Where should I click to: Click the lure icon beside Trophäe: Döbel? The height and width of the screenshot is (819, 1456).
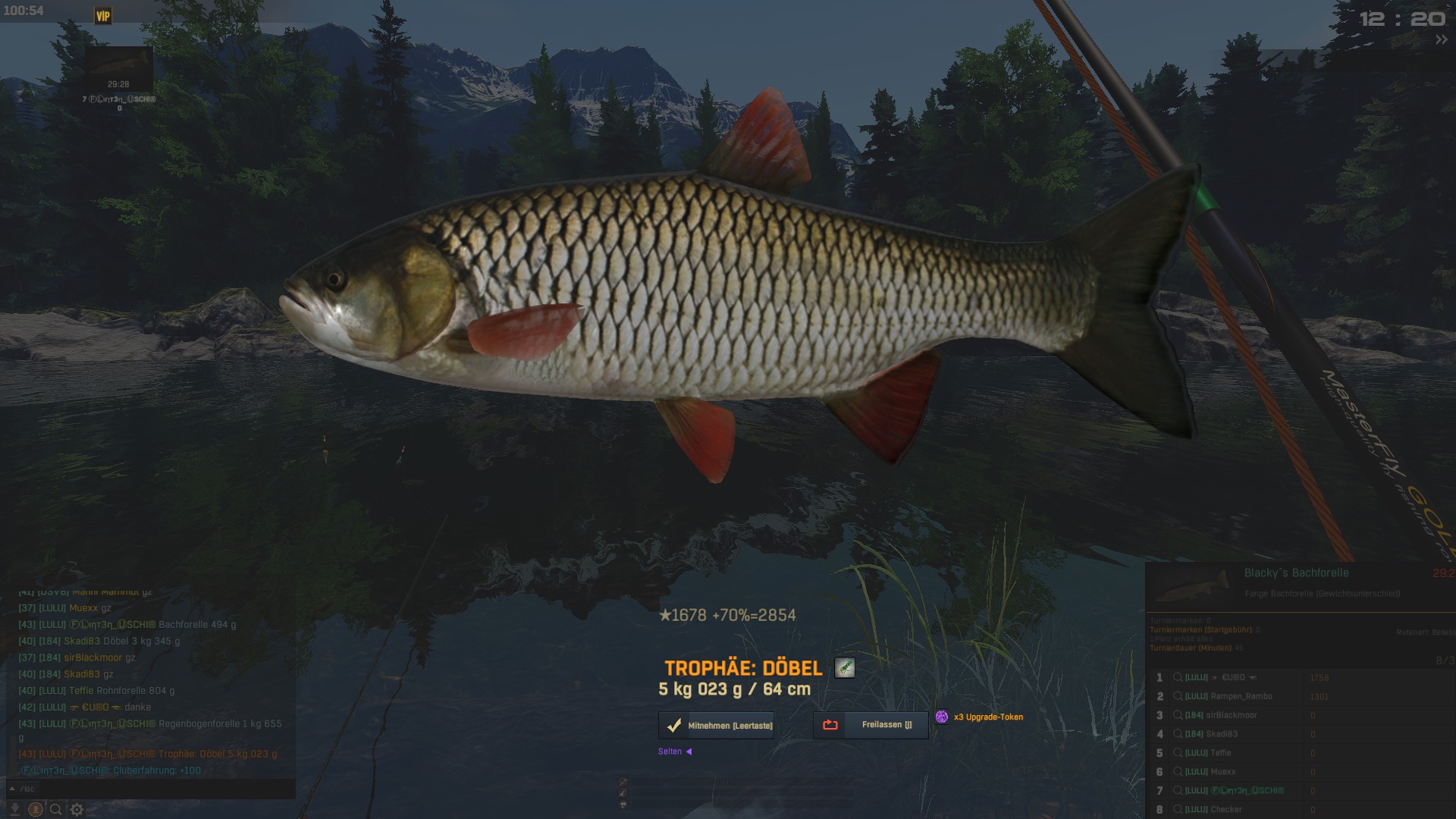point(844,667)
